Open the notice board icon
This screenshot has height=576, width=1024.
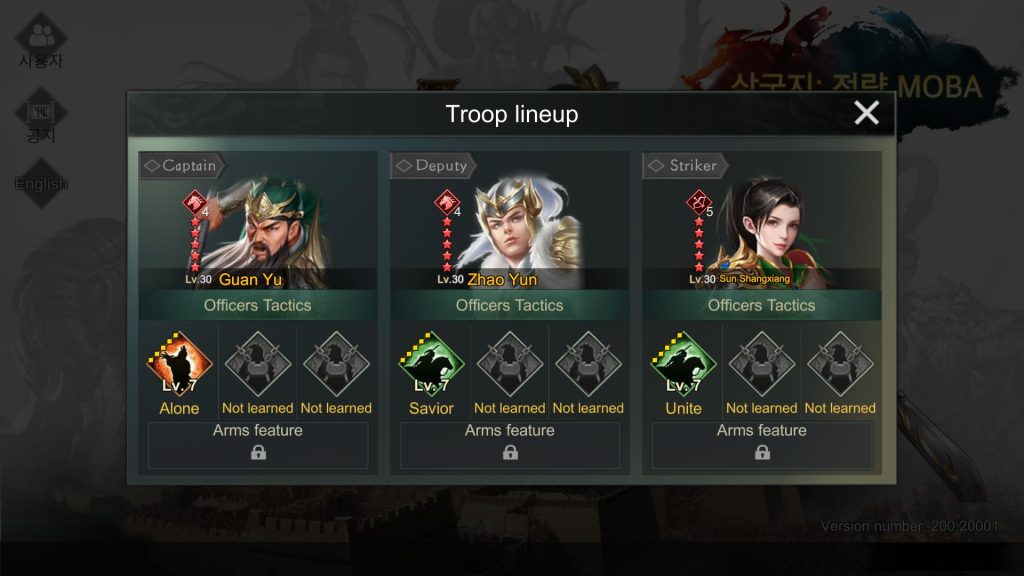[x=41, y=115]
